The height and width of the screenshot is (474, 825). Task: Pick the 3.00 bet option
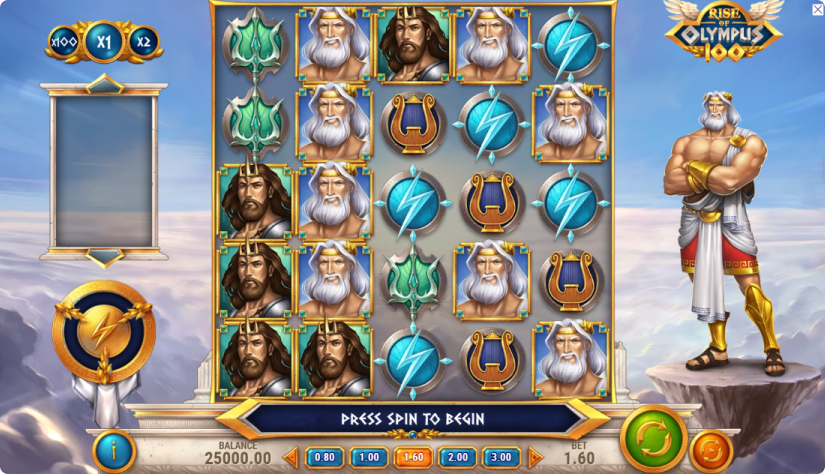(x=501, y=457)
